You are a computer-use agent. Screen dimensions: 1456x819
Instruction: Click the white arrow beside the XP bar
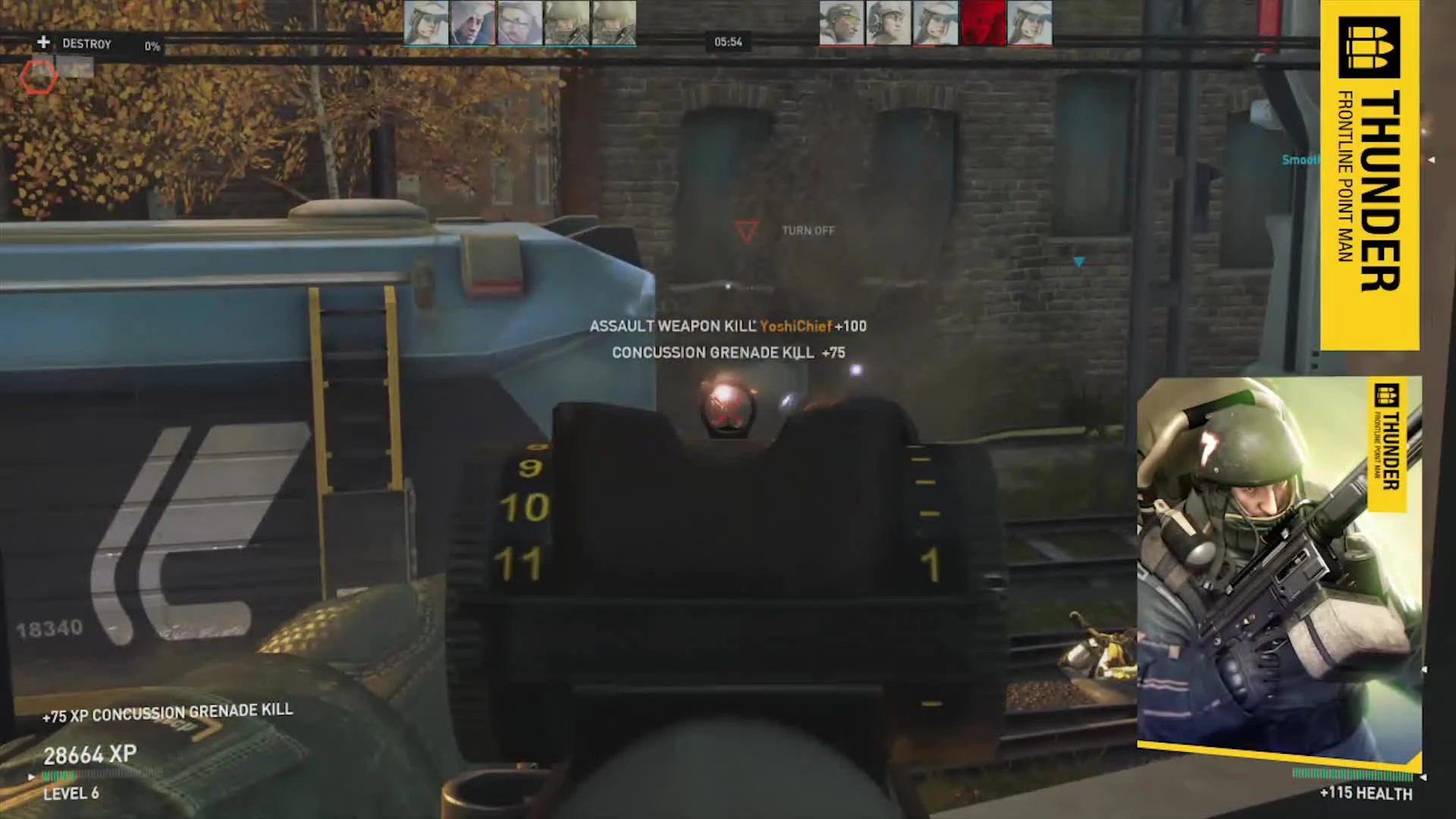(x=31, y=777)
